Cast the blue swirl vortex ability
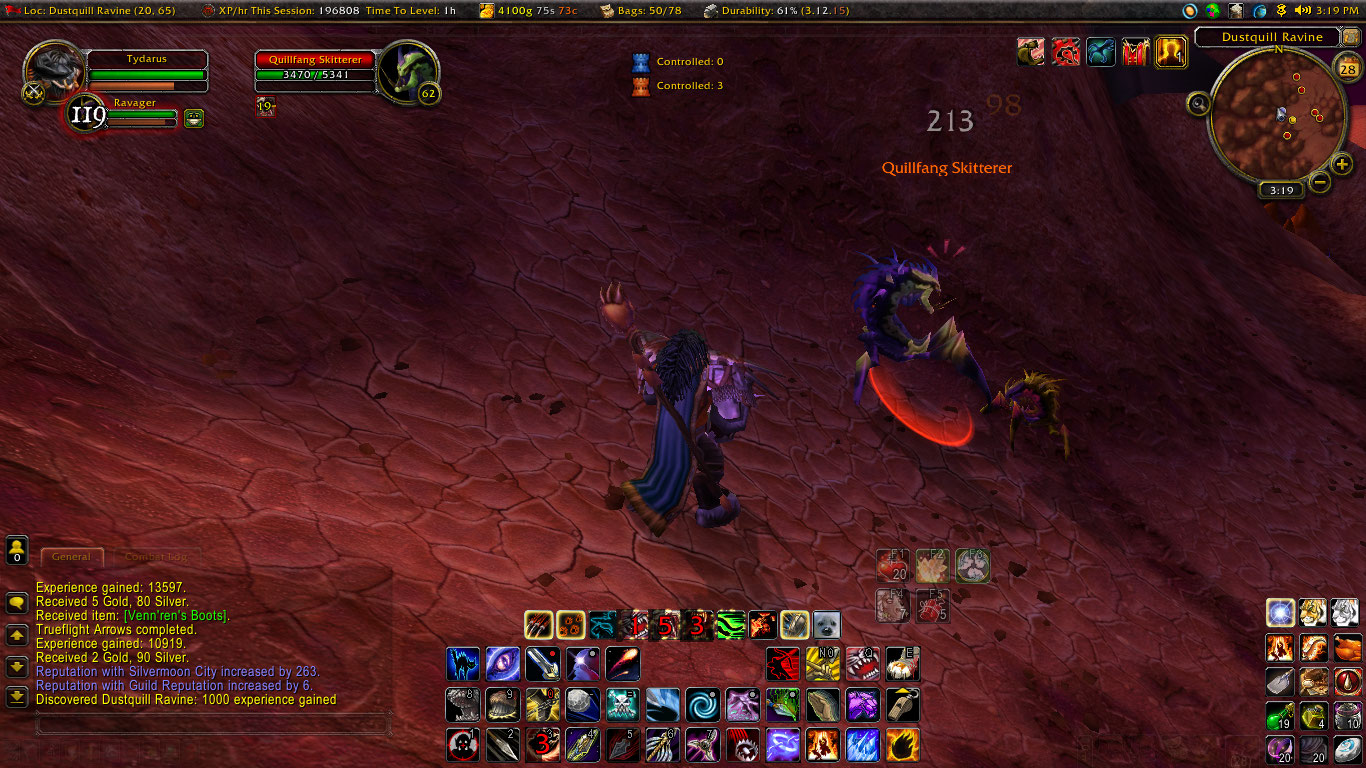 pos(702,704)
